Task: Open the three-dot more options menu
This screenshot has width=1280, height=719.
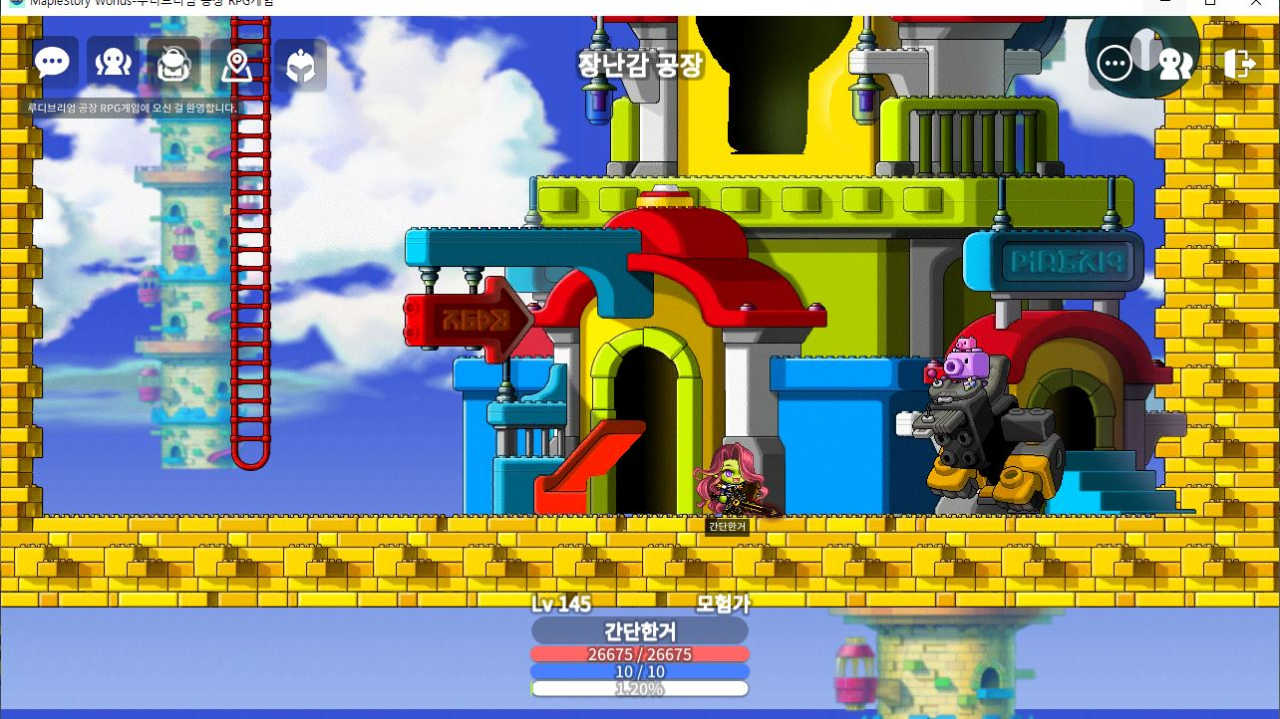Action: tap(1114, 64)
